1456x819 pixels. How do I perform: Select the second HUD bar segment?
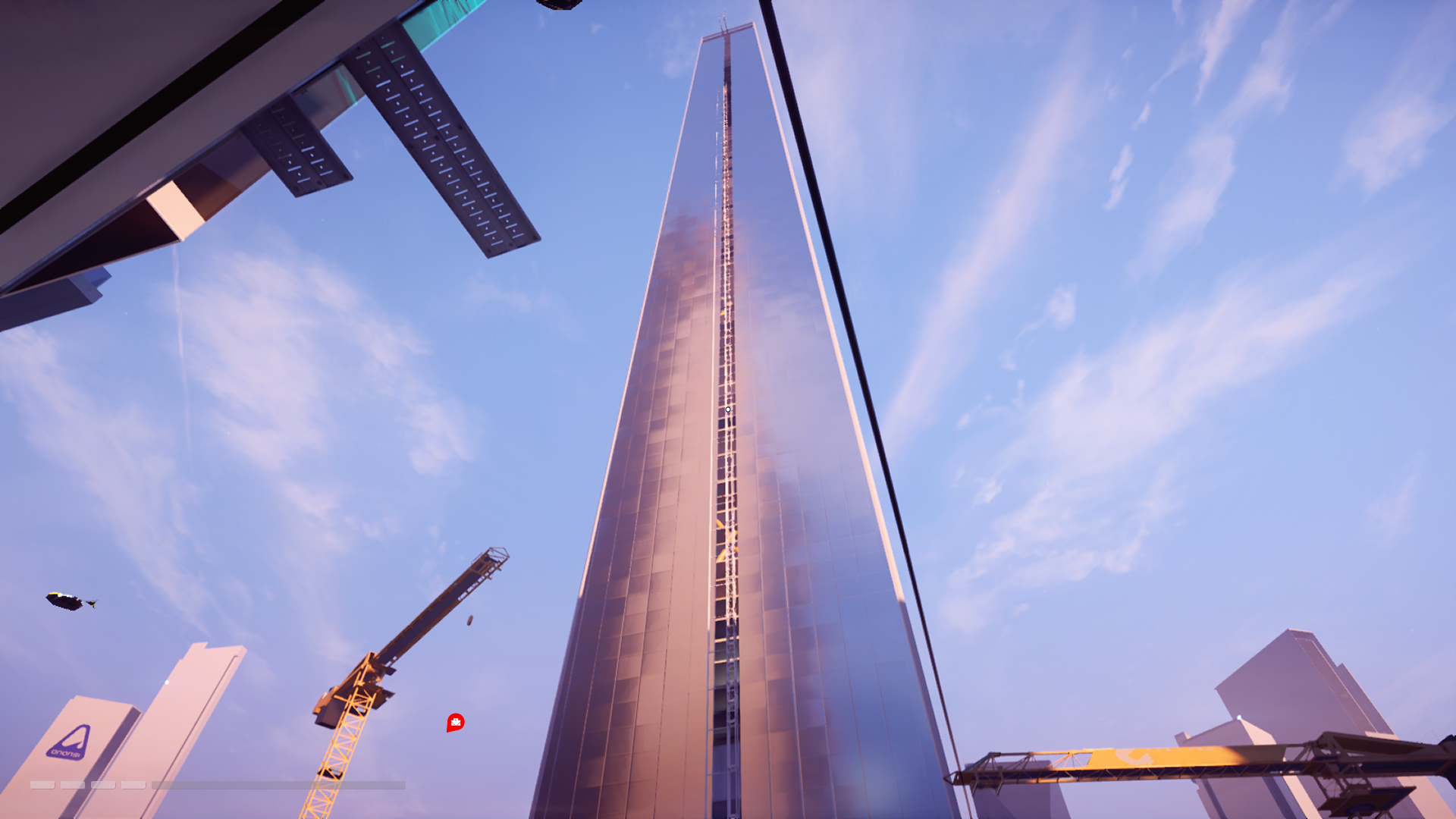(73, 786)
